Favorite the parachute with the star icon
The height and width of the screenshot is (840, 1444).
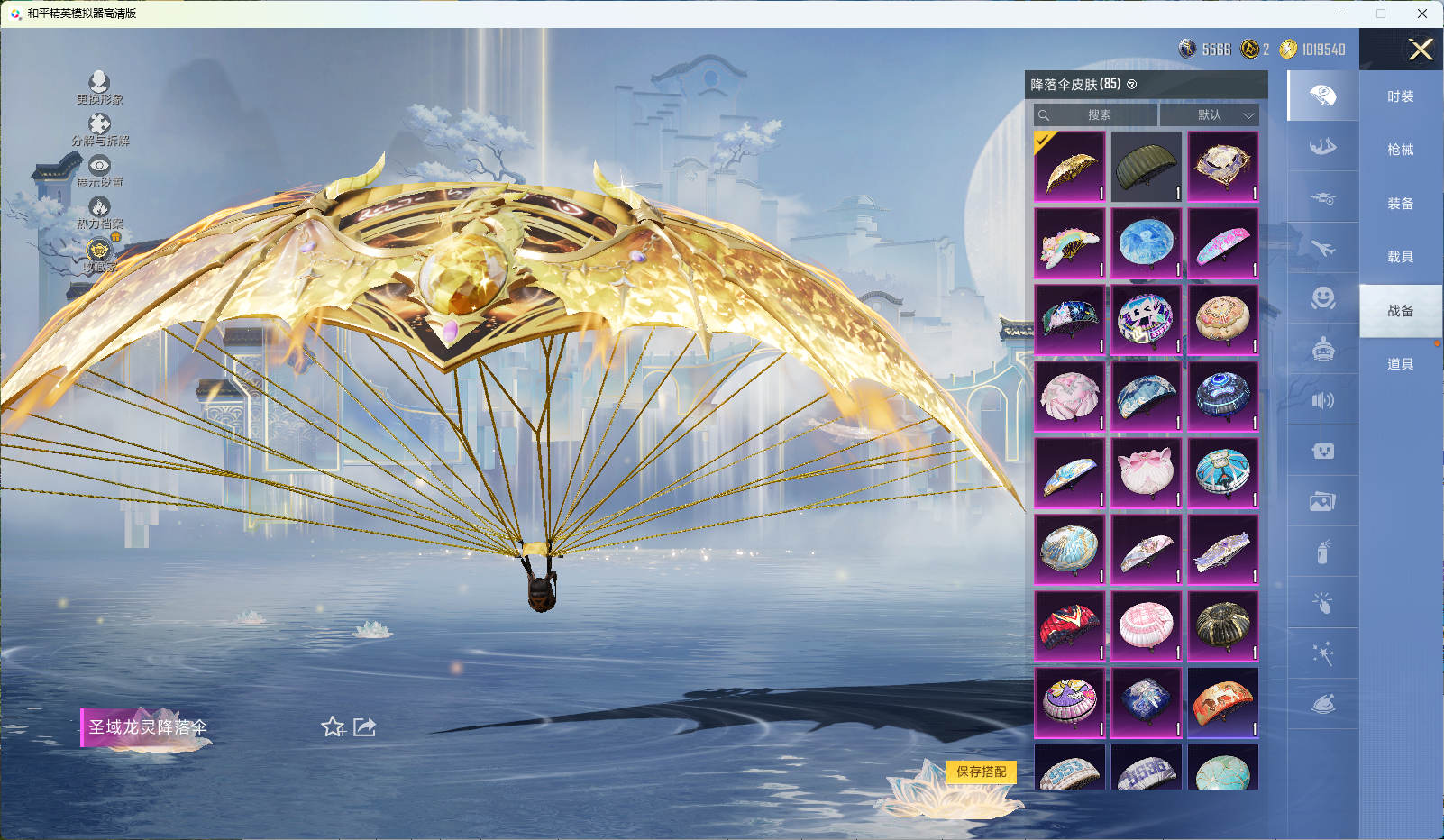[334, 726]
